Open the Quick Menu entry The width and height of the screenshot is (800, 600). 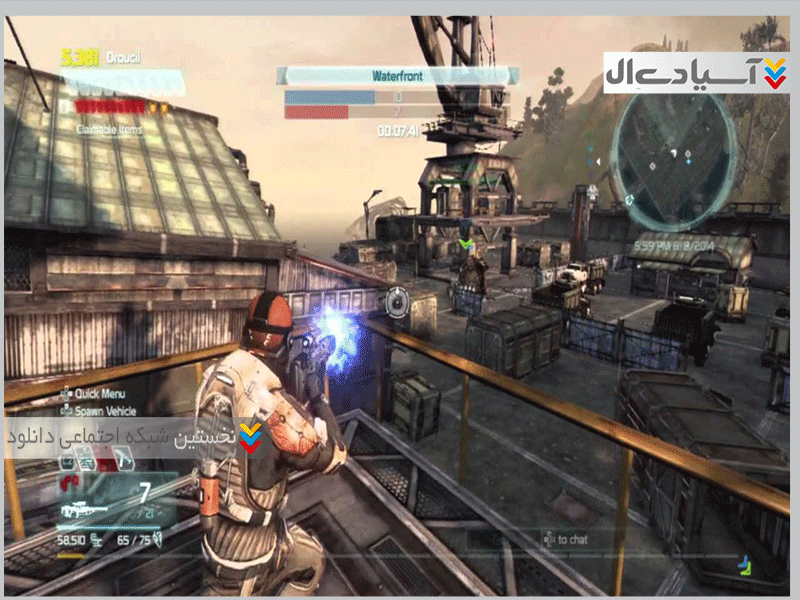[x=95, y=393]
